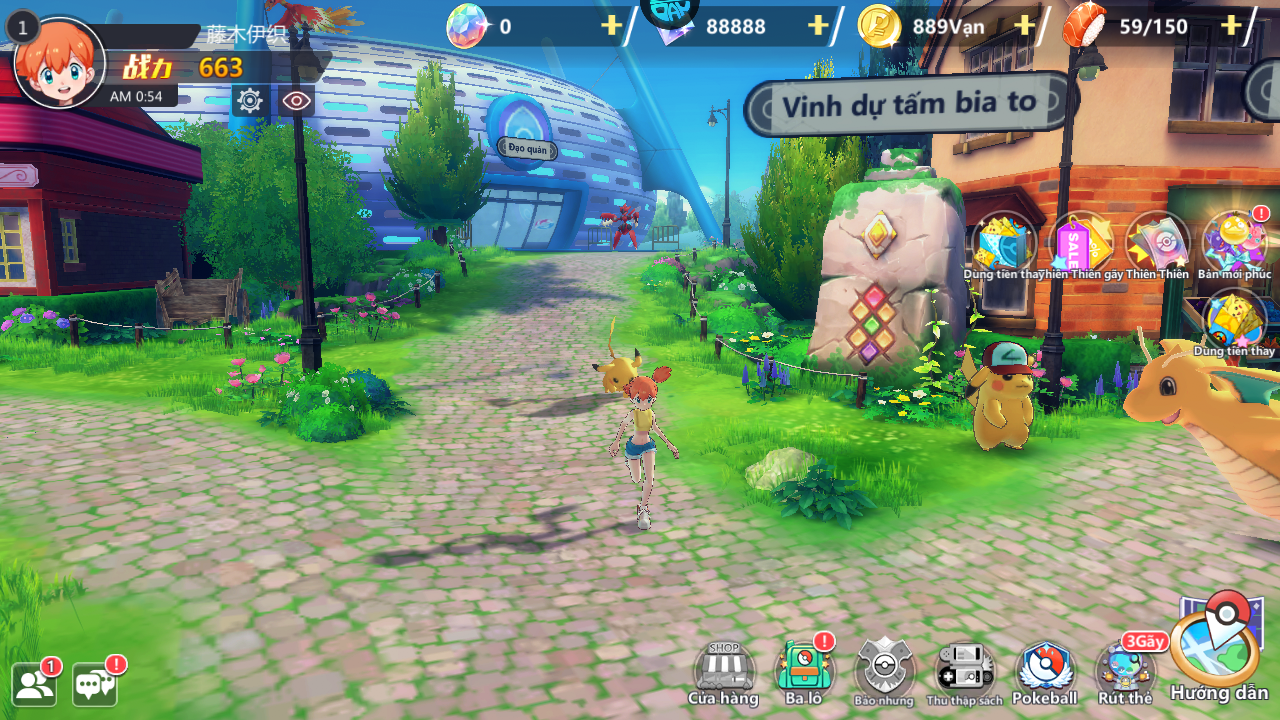Image resolution: width=1280 pixels, height=720 pixels.
Task: Open the friends list icon
Action: pos(35,684)
